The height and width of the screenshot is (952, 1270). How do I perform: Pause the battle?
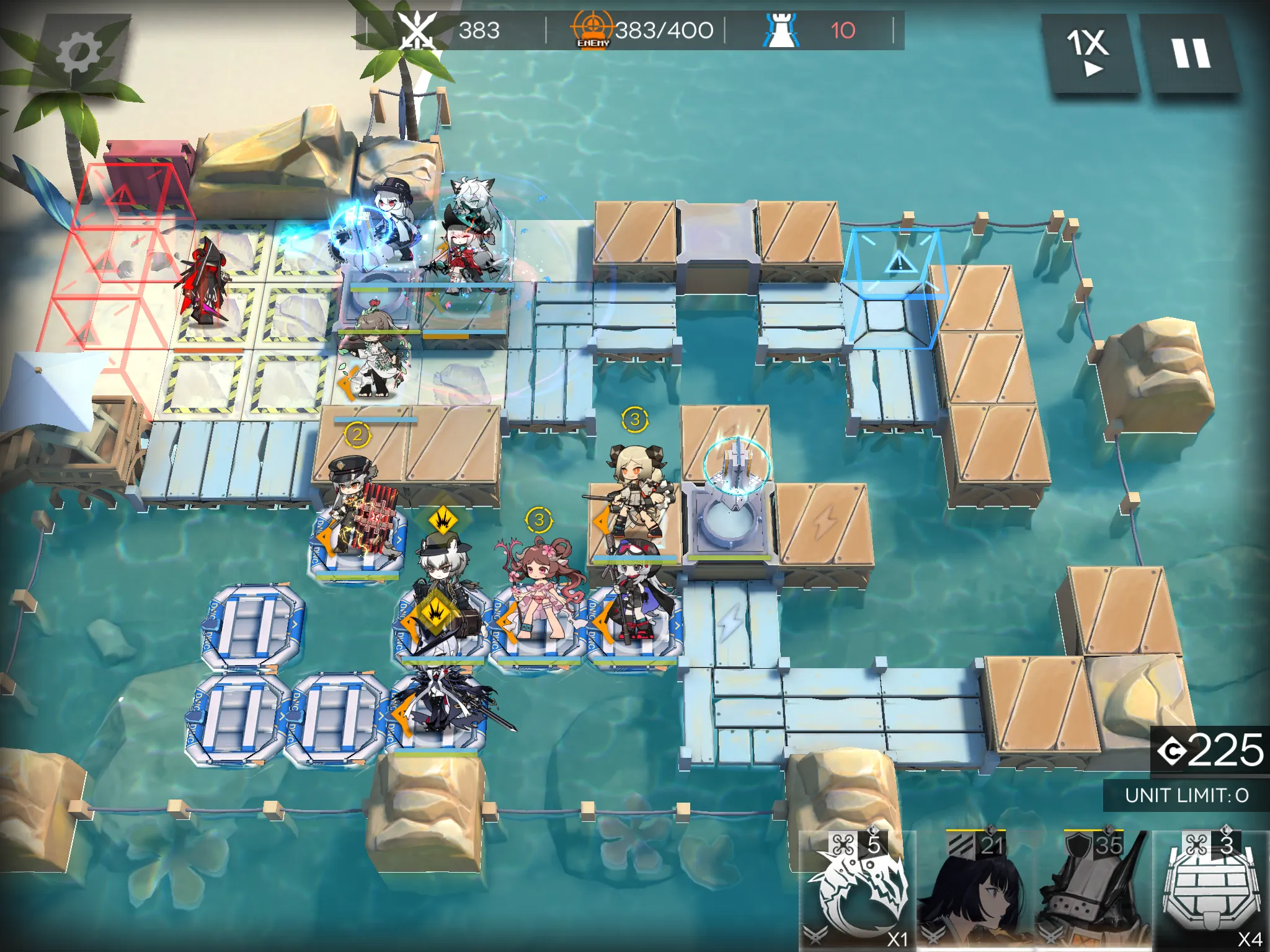[1190, 53]
